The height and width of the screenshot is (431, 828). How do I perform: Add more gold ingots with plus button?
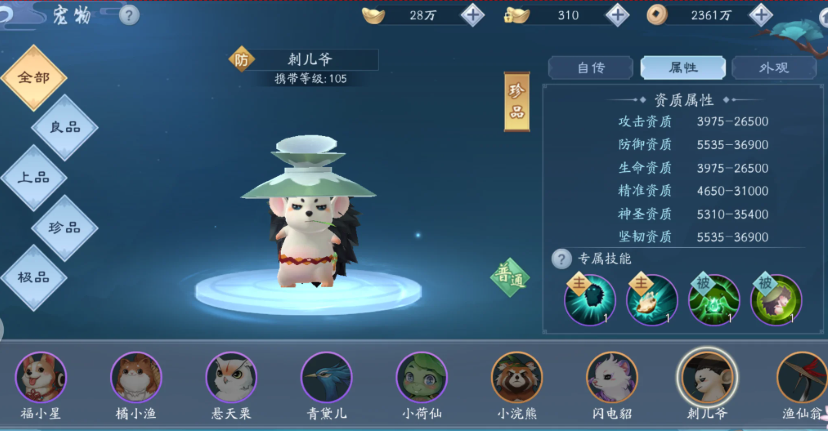(472, 15)
